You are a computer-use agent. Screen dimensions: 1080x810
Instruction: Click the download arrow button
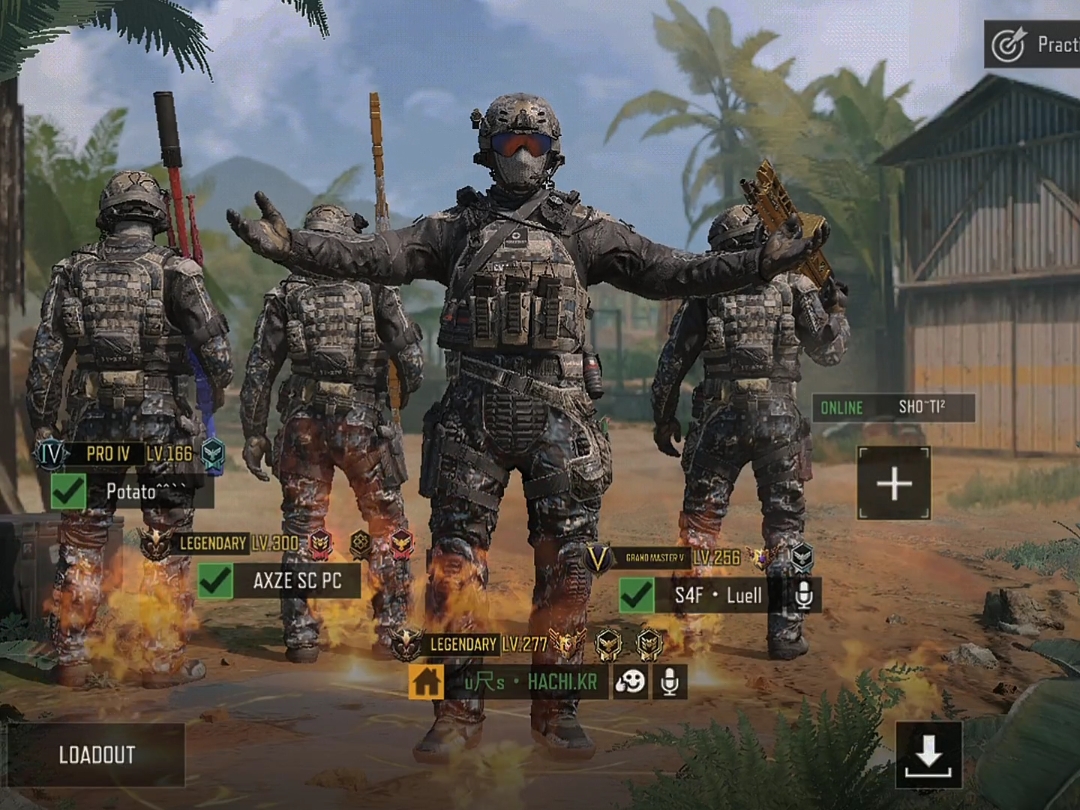click(929, 755)
